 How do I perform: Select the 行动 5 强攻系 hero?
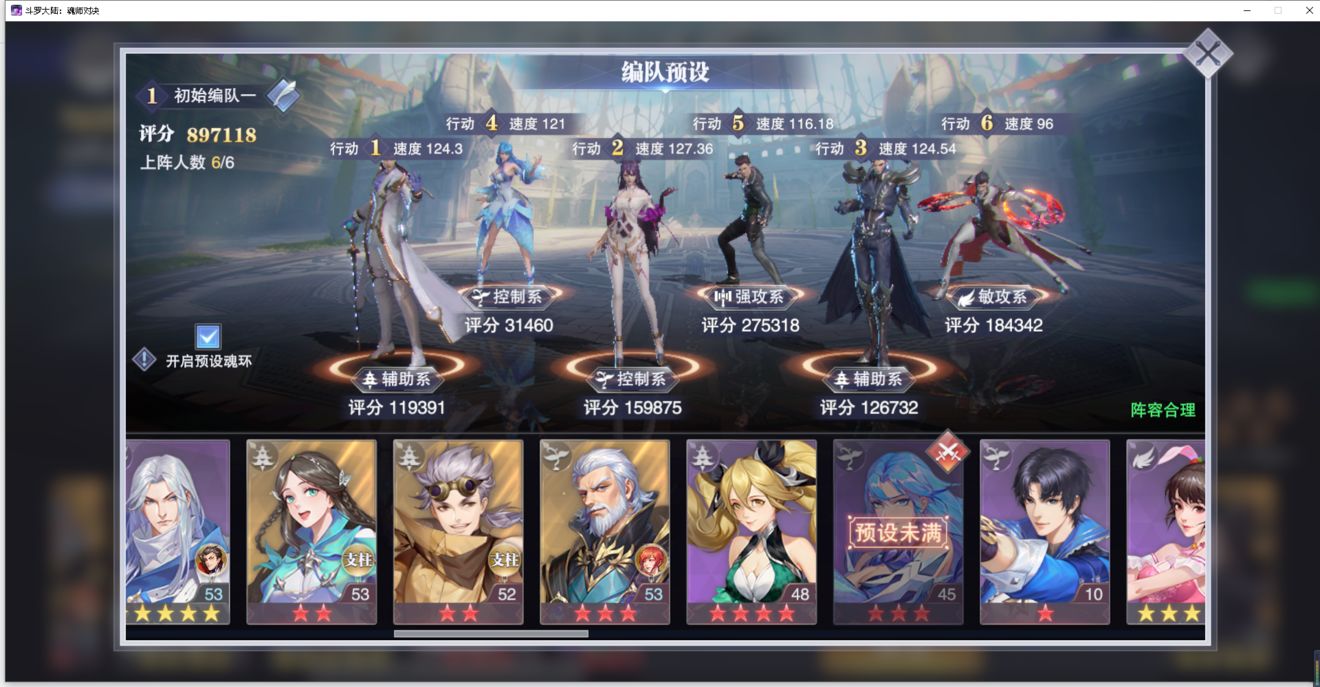[x=746, y=220]
